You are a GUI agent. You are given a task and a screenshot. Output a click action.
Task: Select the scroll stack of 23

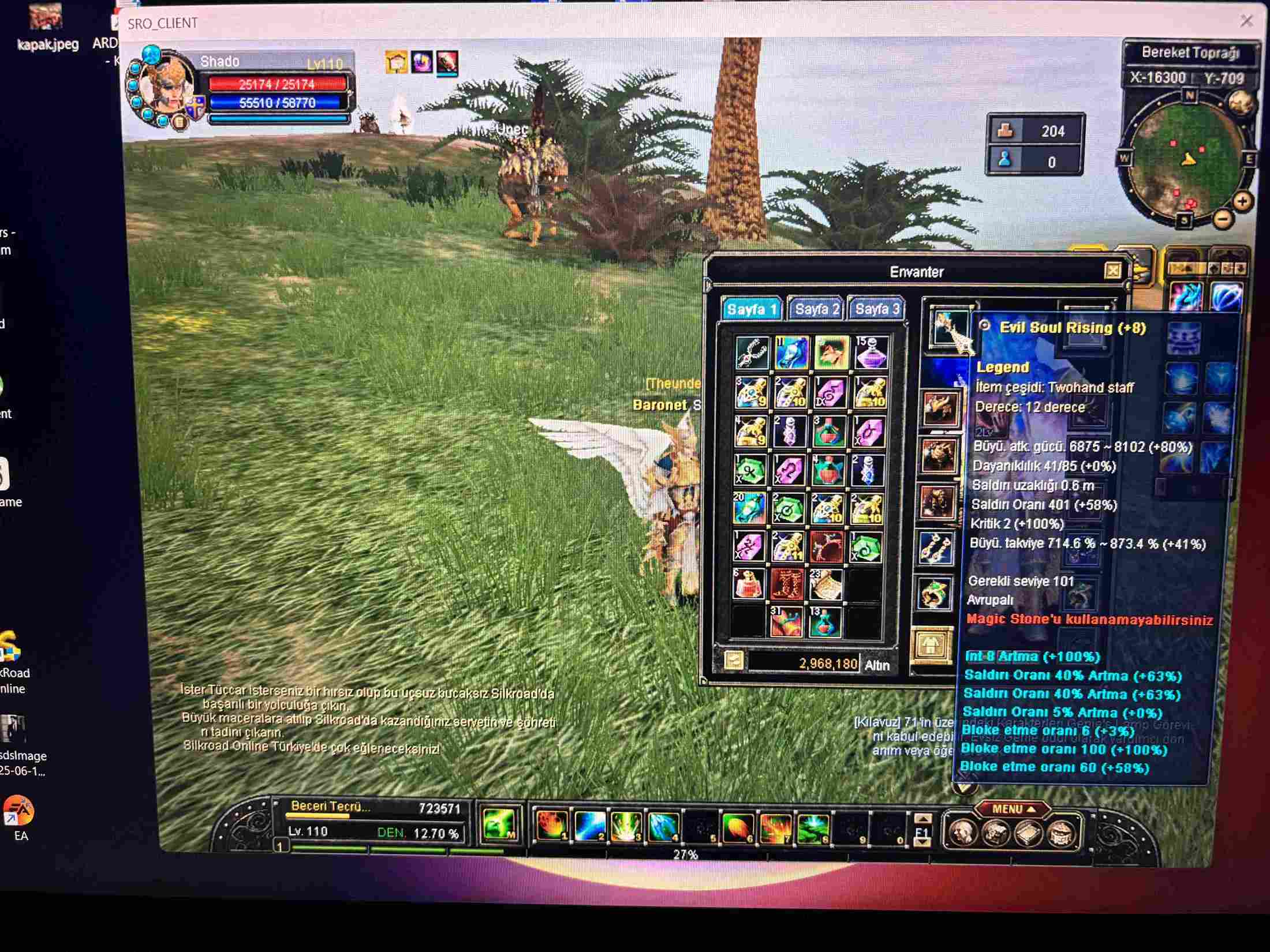coord(826,584)
